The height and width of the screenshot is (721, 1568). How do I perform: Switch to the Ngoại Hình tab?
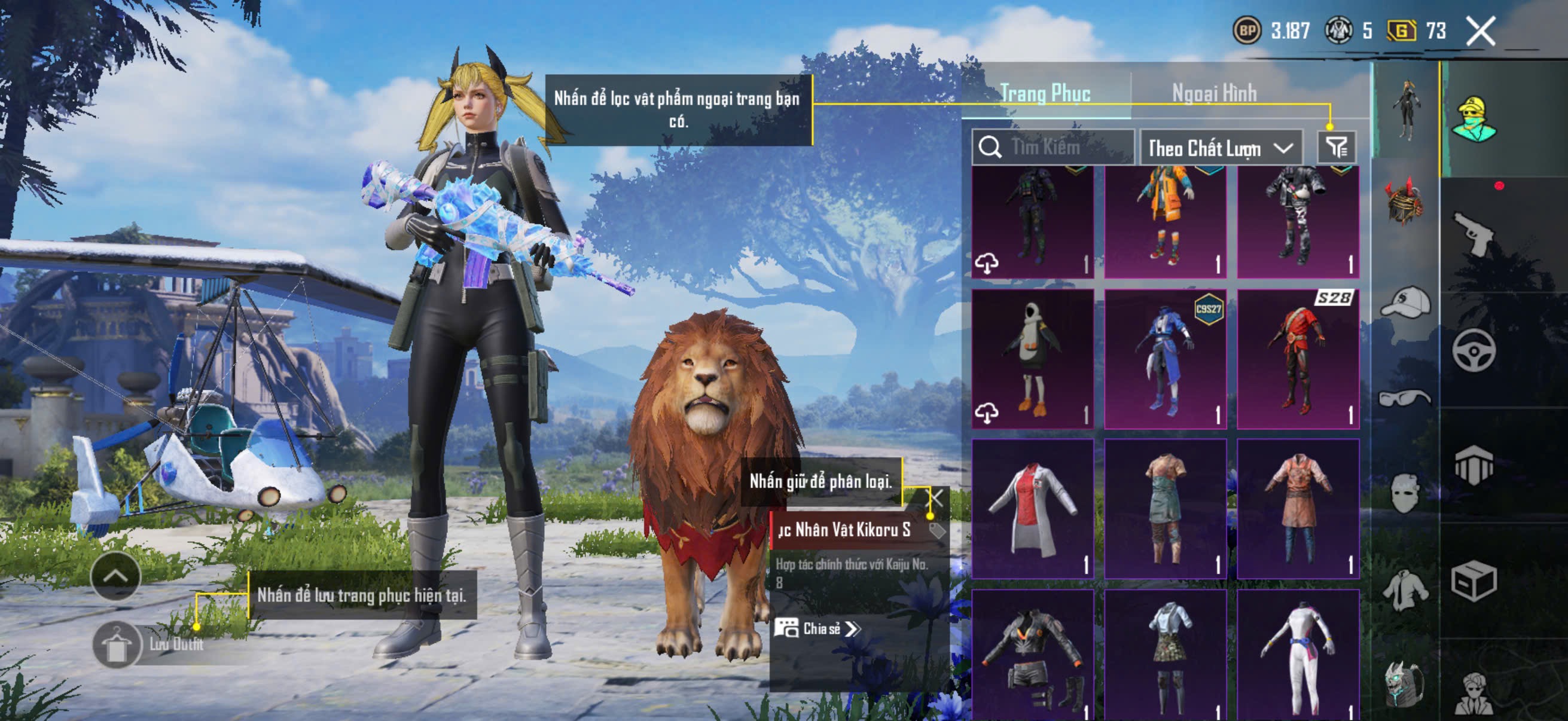click(1214, 94)
